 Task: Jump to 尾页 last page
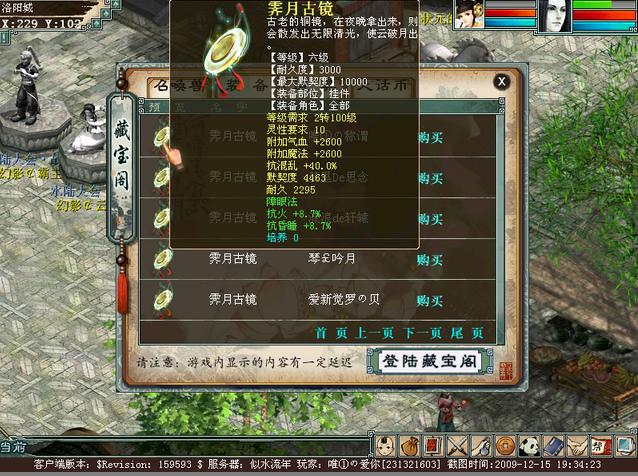pos(464,332)
